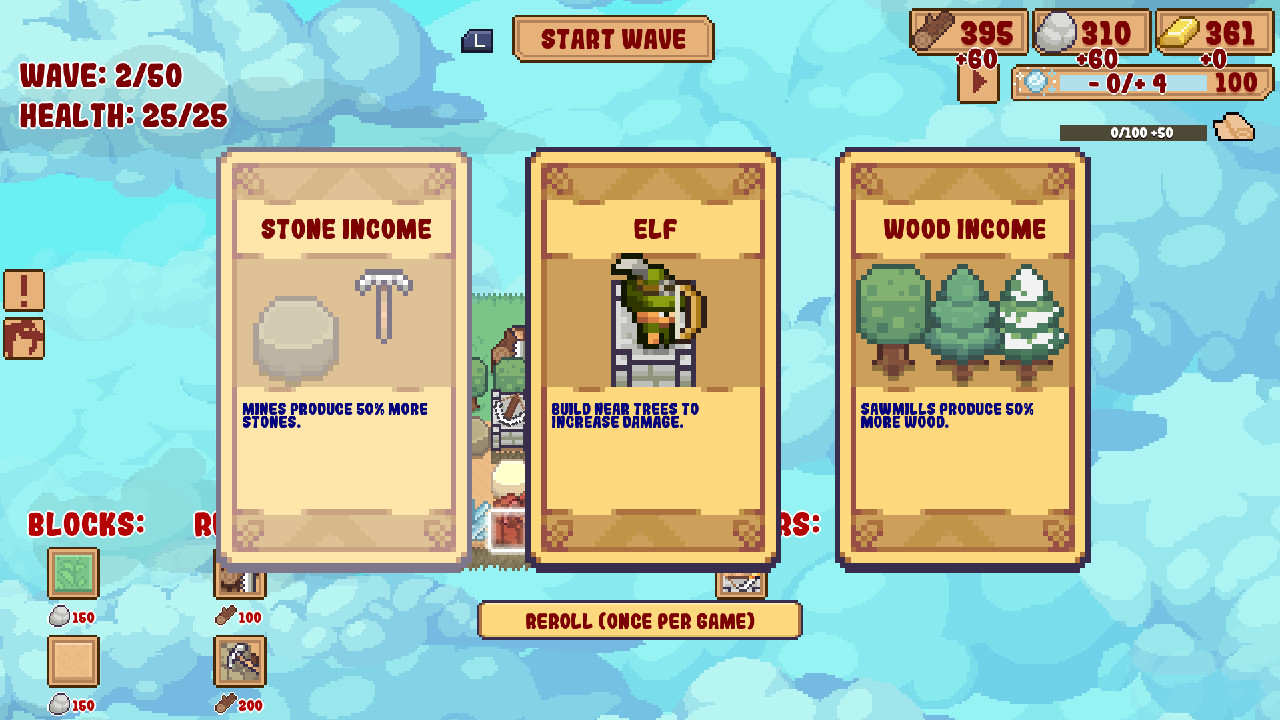The image size is (1280, 720).
Task: Open the map icon below the exclamation mark
Action: (22, 339)
